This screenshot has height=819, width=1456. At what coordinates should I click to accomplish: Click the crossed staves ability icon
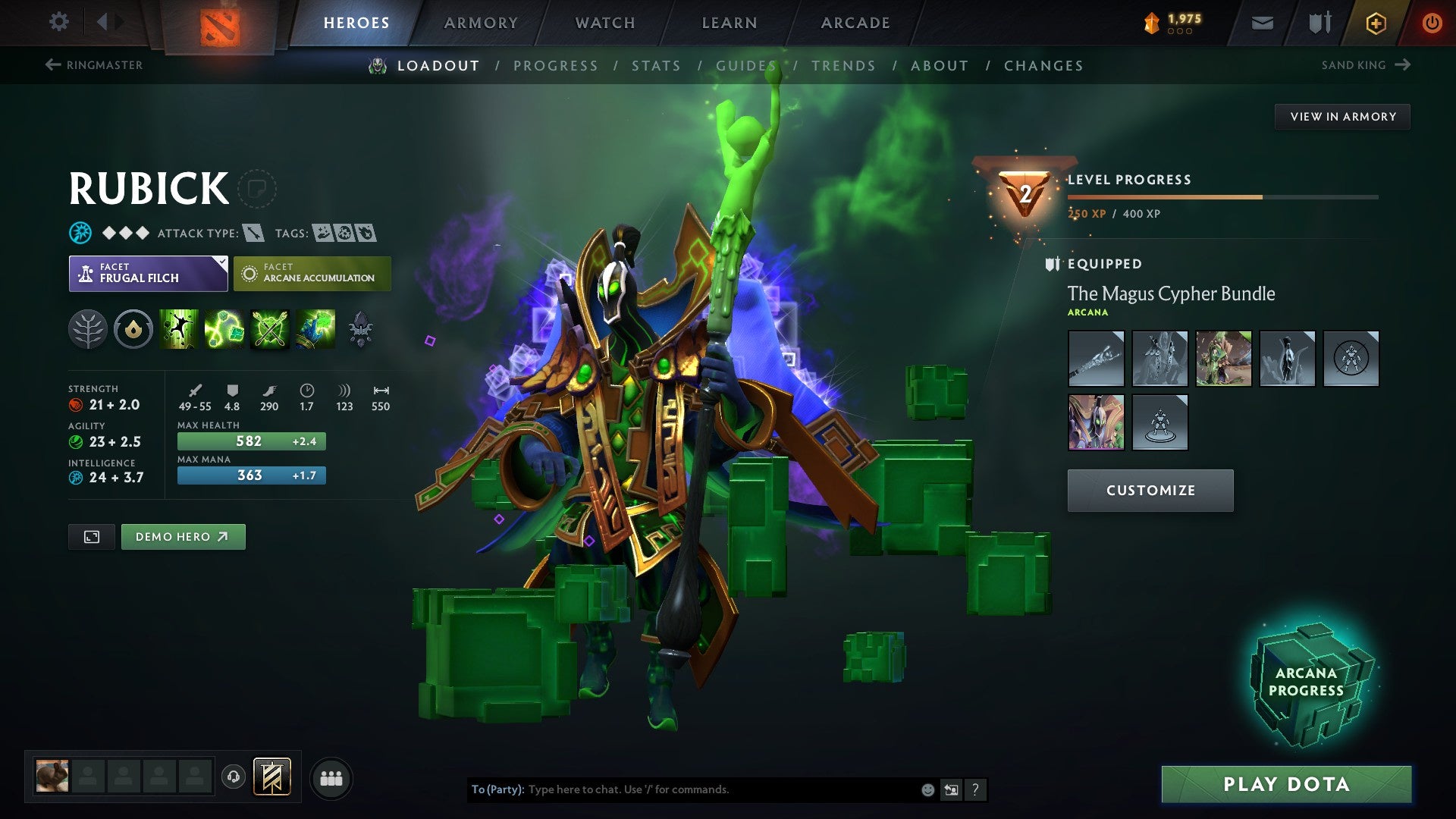point(271,329)
